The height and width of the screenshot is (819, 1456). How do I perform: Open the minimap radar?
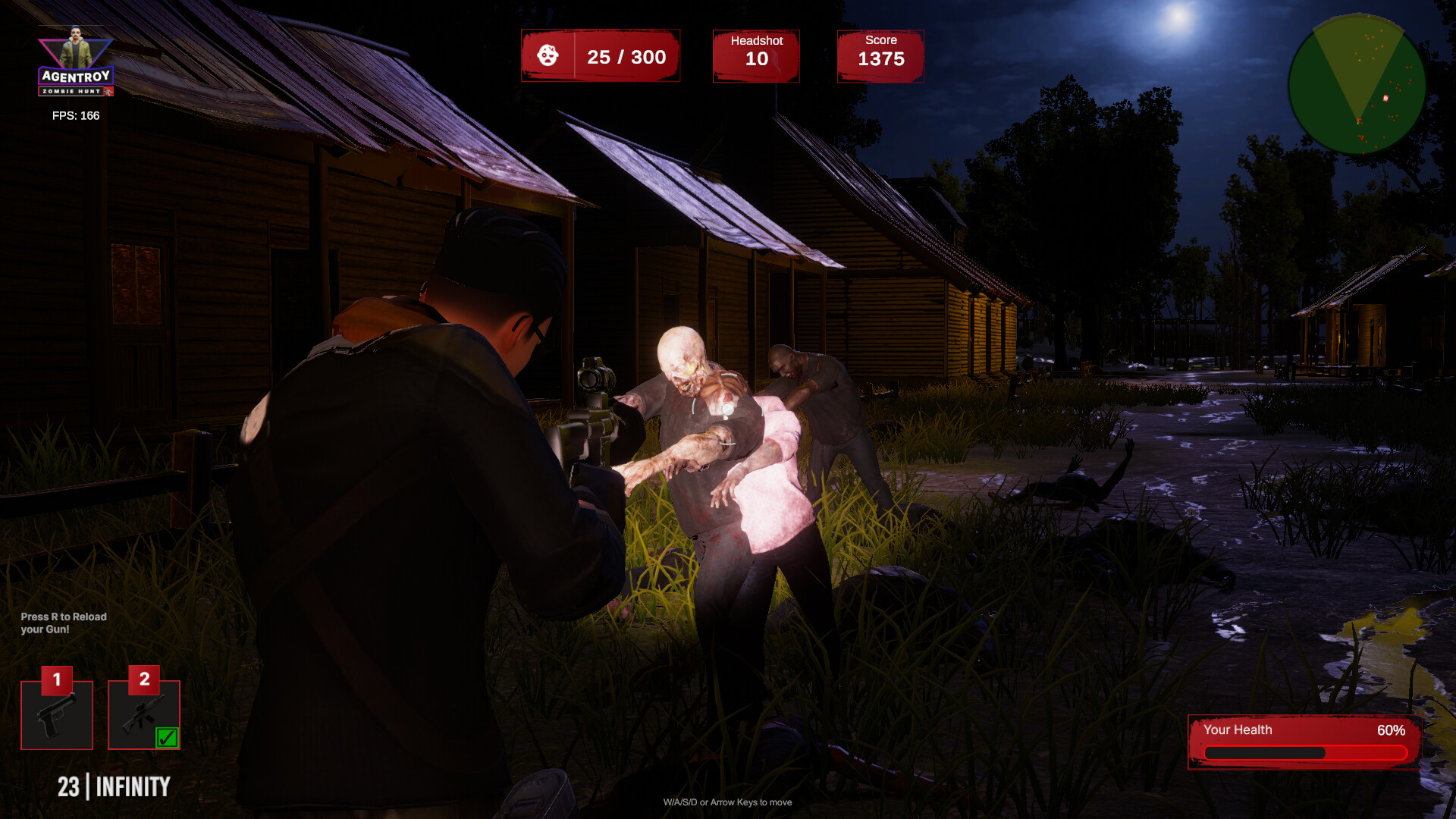coord(1360,83)
